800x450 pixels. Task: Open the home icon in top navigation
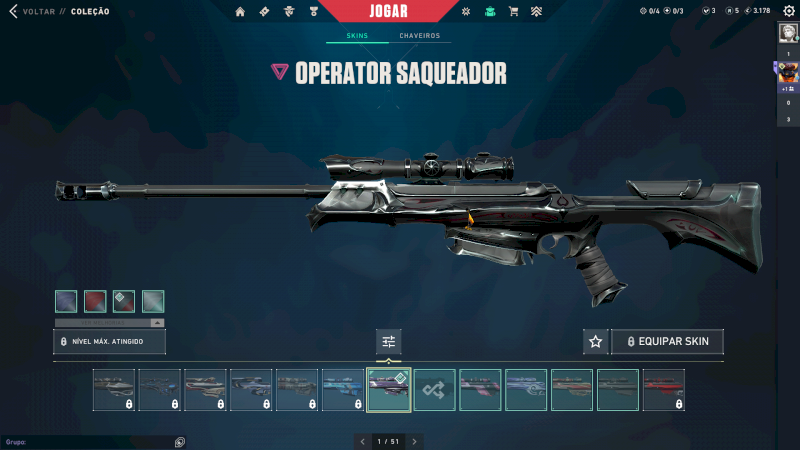240,12
